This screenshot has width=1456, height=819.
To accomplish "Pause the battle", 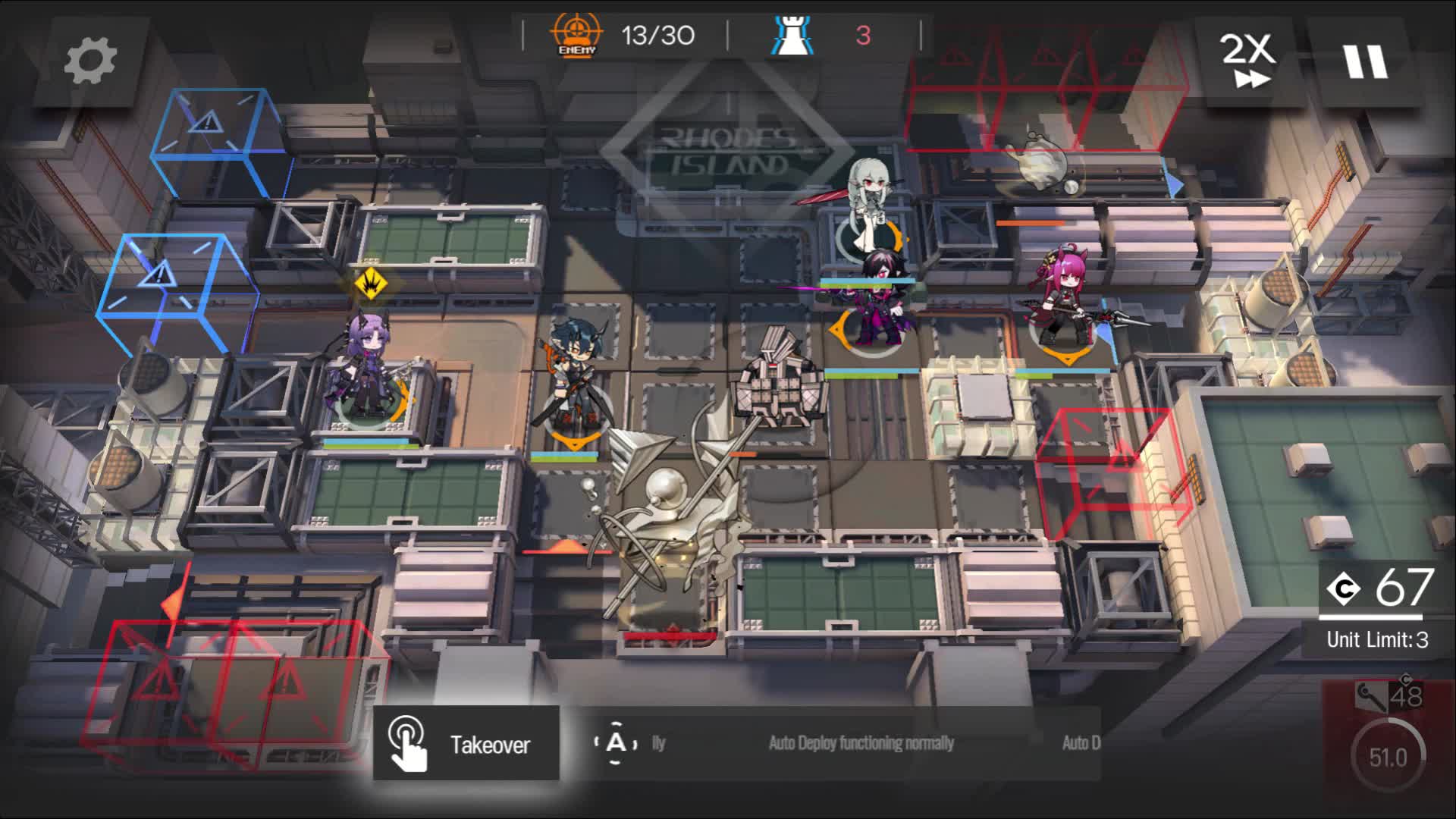I will pyautogui.click(x=1365, y=62).
